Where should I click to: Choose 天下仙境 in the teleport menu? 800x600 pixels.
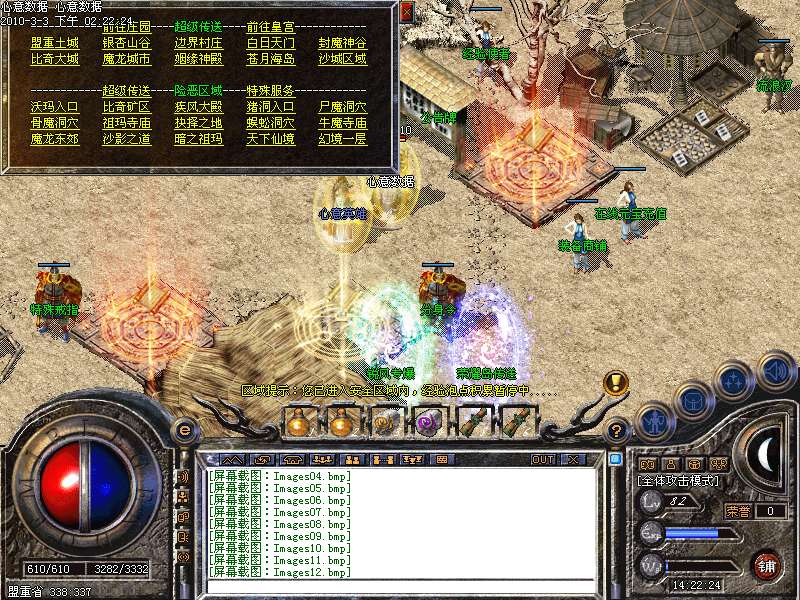coord(270,138)
